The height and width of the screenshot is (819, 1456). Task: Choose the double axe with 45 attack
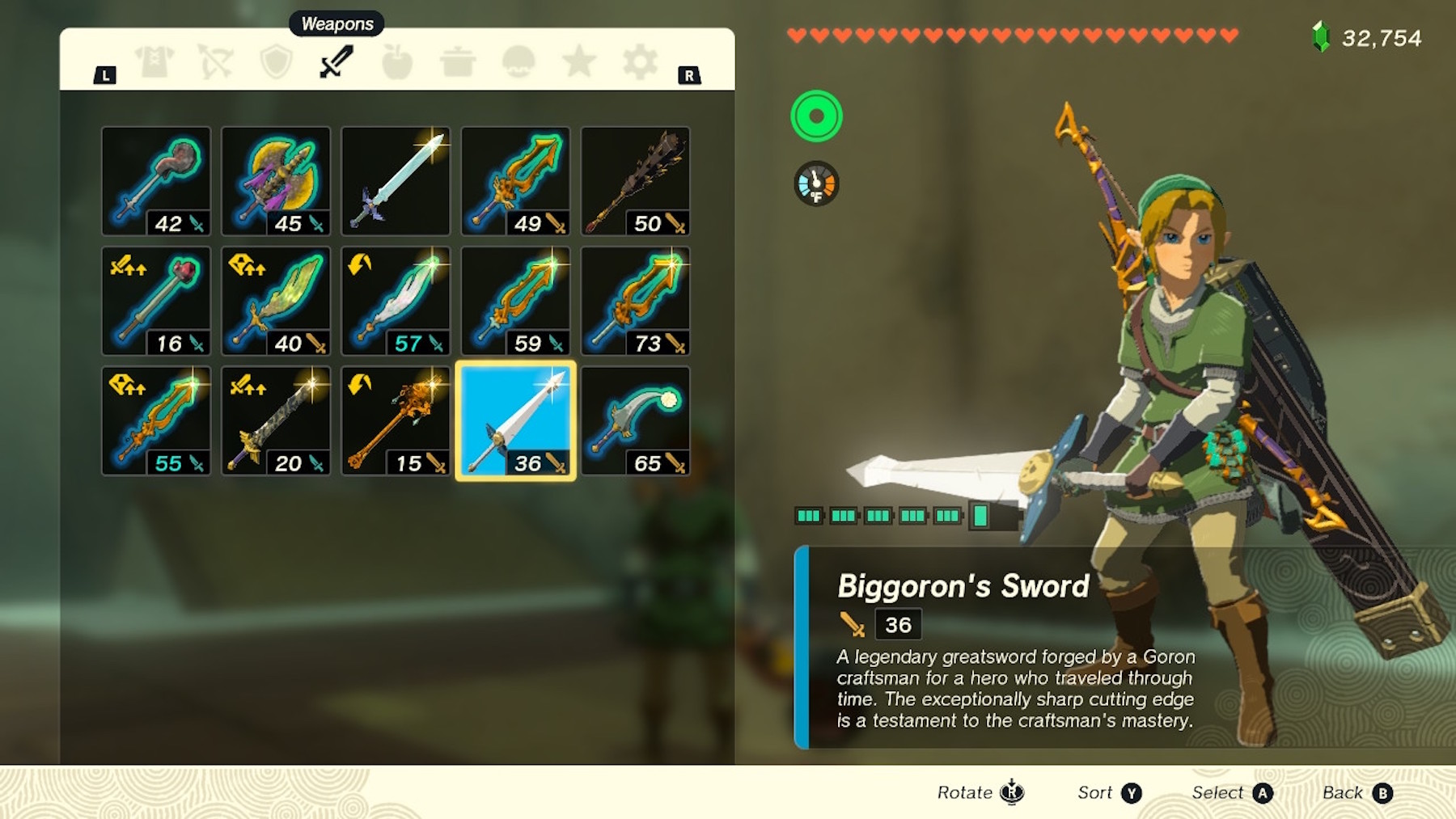276,181
